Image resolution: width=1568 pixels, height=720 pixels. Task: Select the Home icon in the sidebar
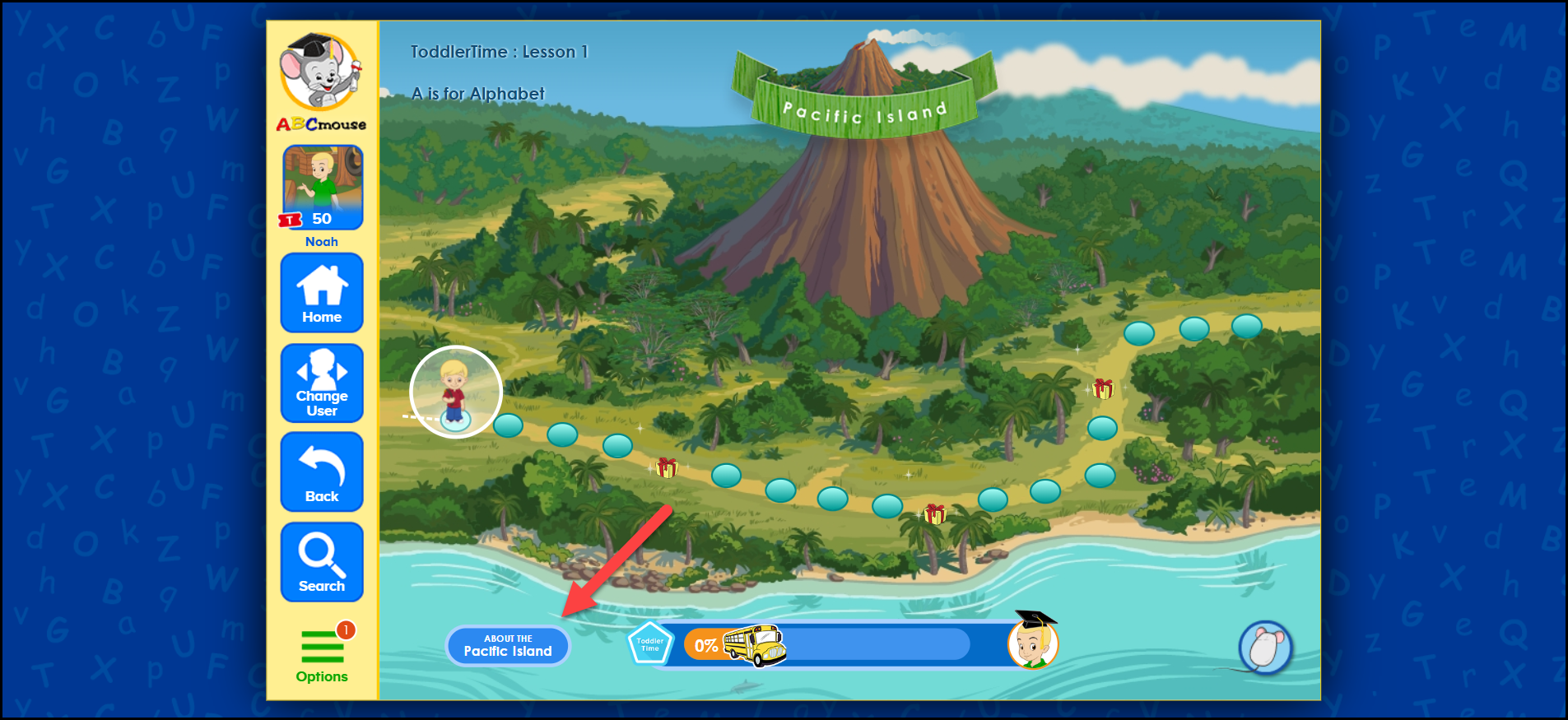pos(322,293)
